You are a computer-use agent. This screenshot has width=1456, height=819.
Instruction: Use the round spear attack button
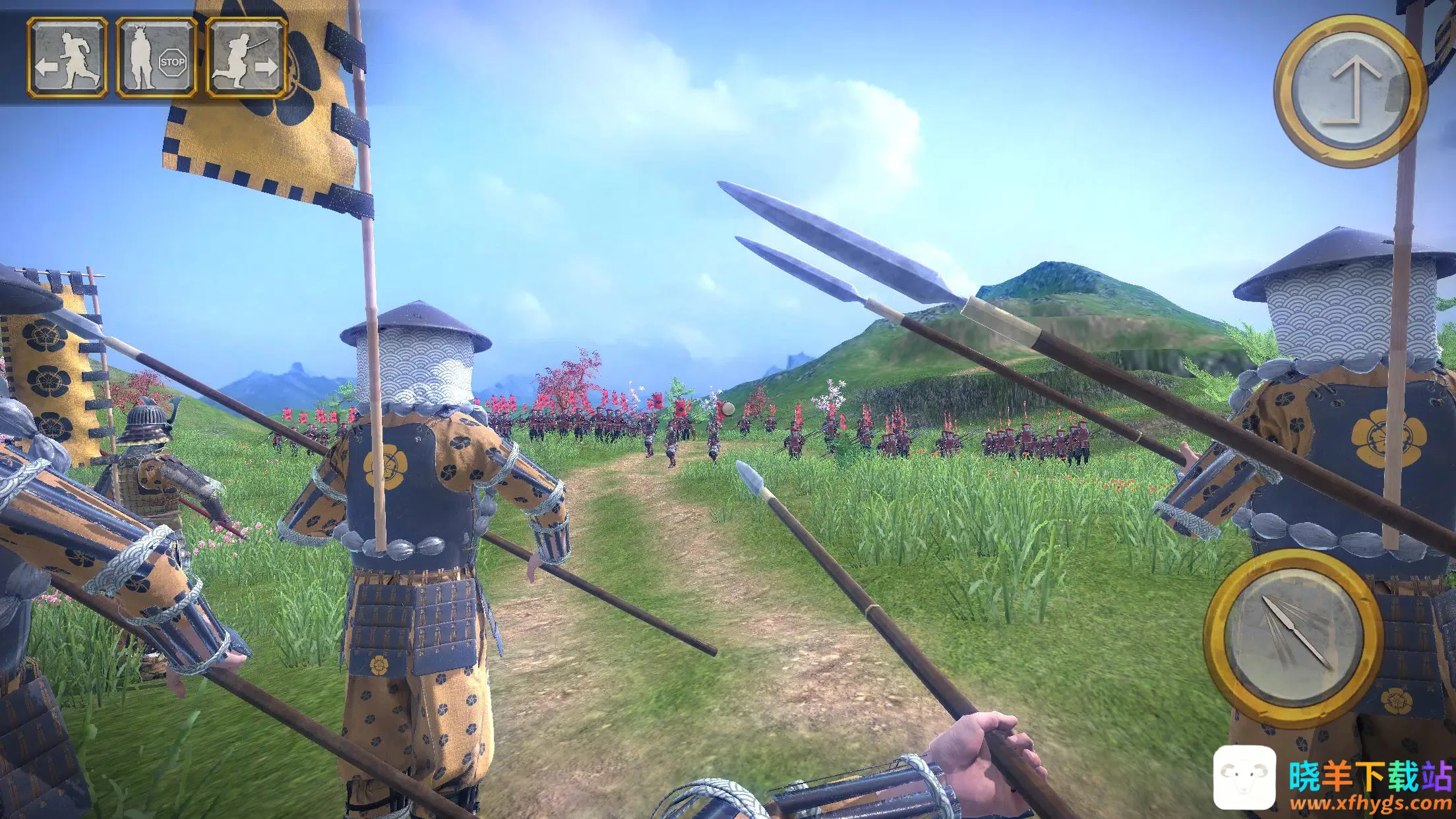click(1292, 637)
